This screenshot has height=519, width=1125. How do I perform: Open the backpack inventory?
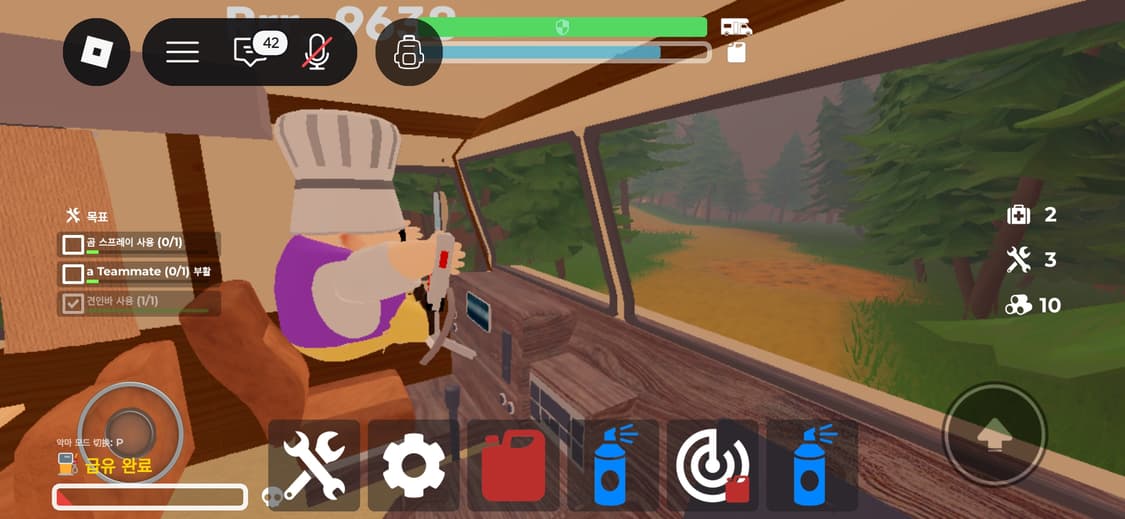click(x=408, y=52)
